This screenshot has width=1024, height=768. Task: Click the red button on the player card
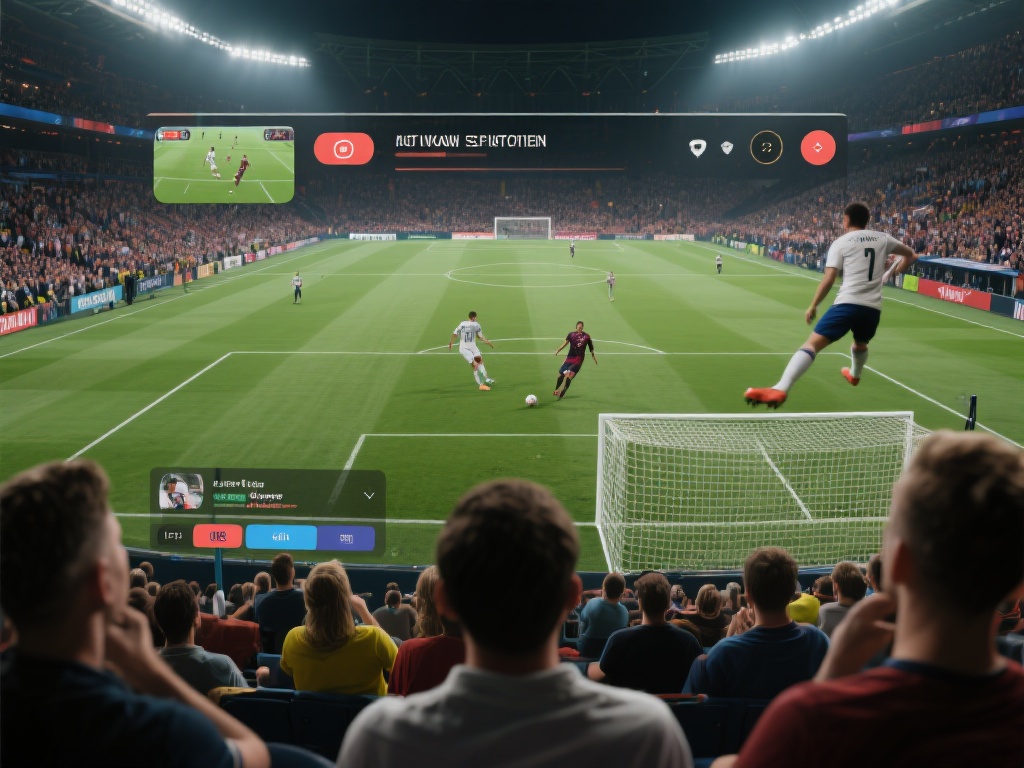point(217,537)
